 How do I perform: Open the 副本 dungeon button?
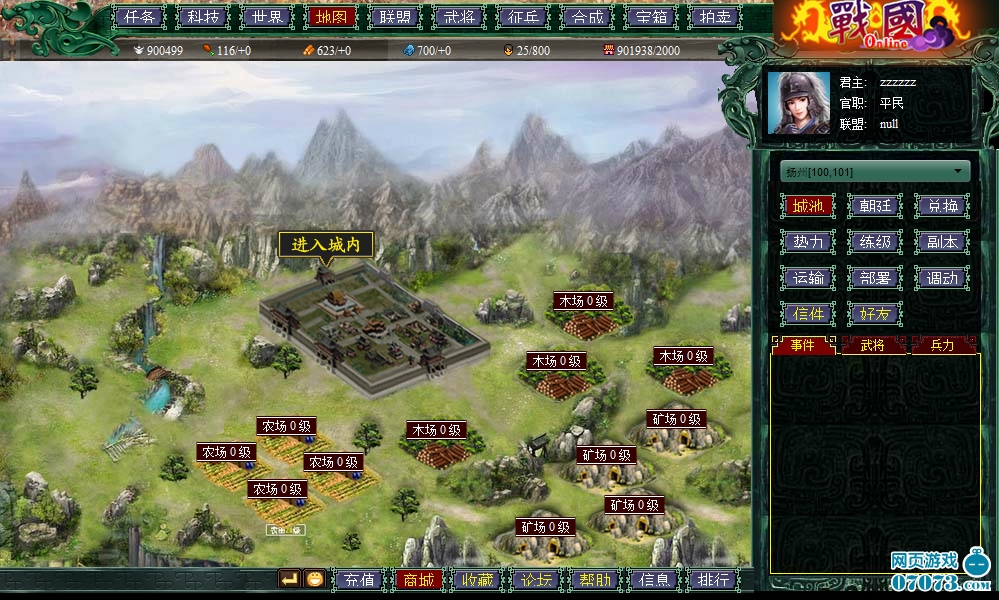tap(941, 242)
